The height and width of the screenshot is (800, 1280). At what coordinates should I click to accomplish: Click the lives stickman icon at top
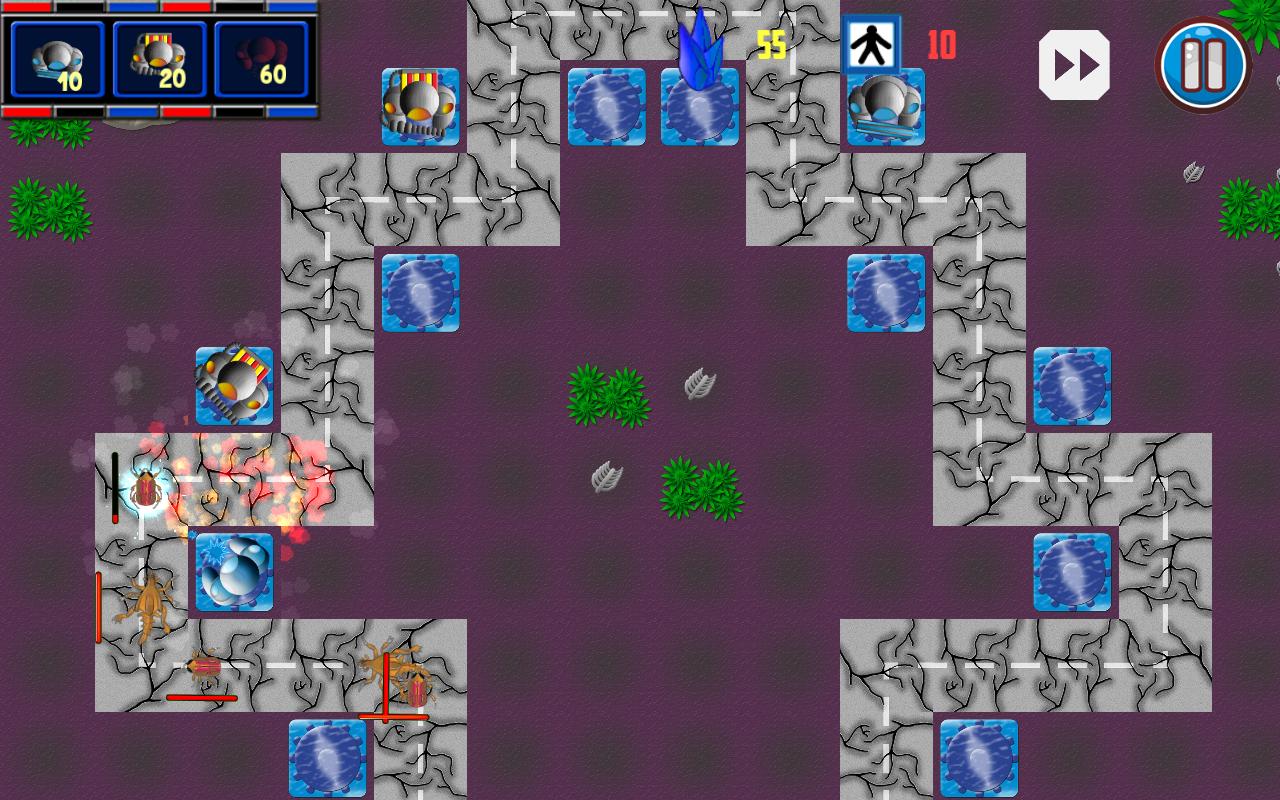(x=869, y=45)
